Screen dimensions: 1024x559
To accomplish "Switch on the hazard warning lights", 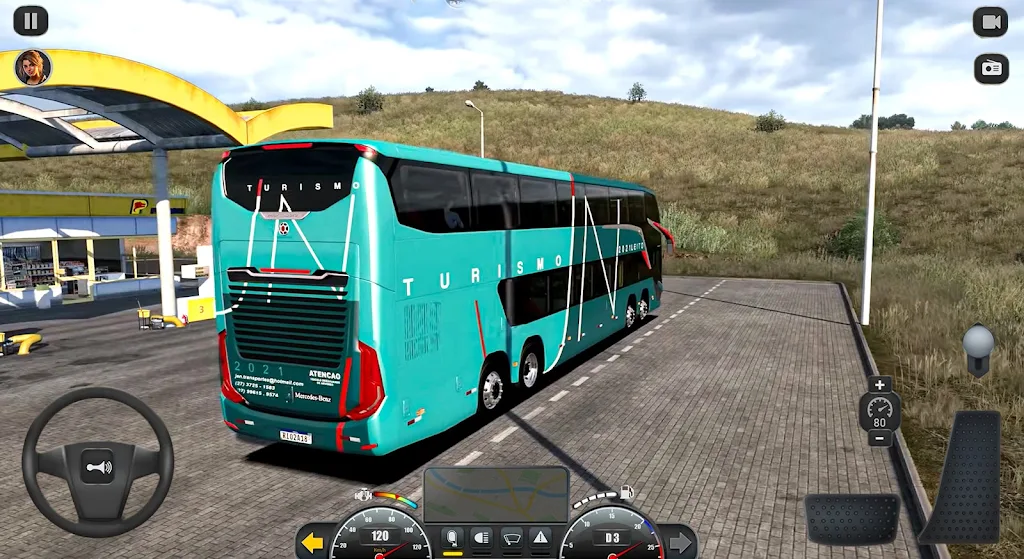I will pyautogui.click(x=541, y=538).
